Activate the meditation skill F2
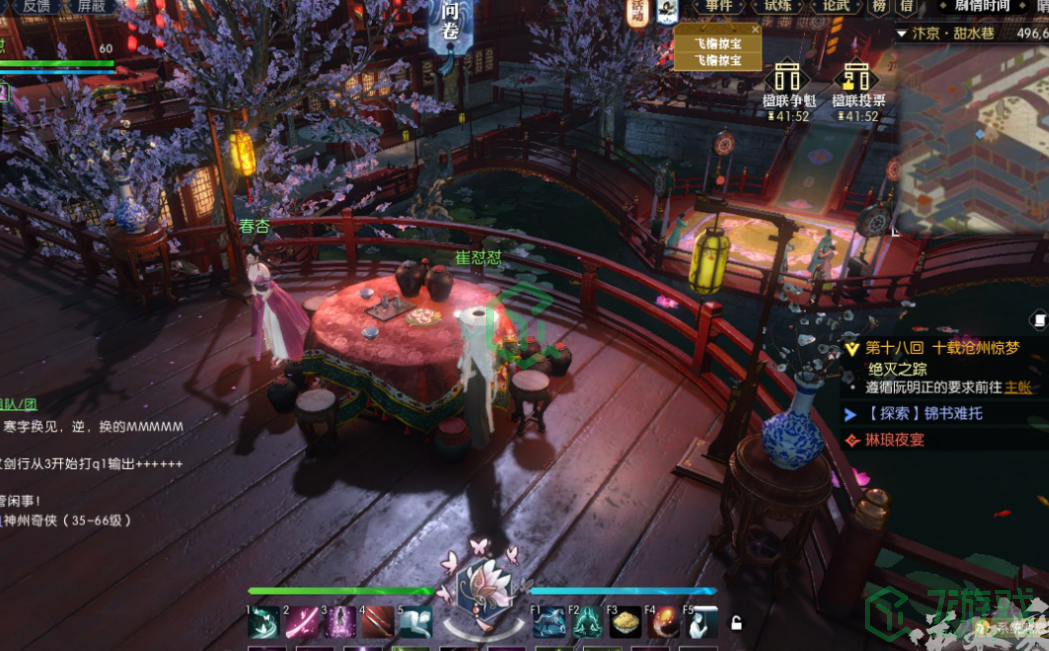1049x651 pixels. point(587,623)
